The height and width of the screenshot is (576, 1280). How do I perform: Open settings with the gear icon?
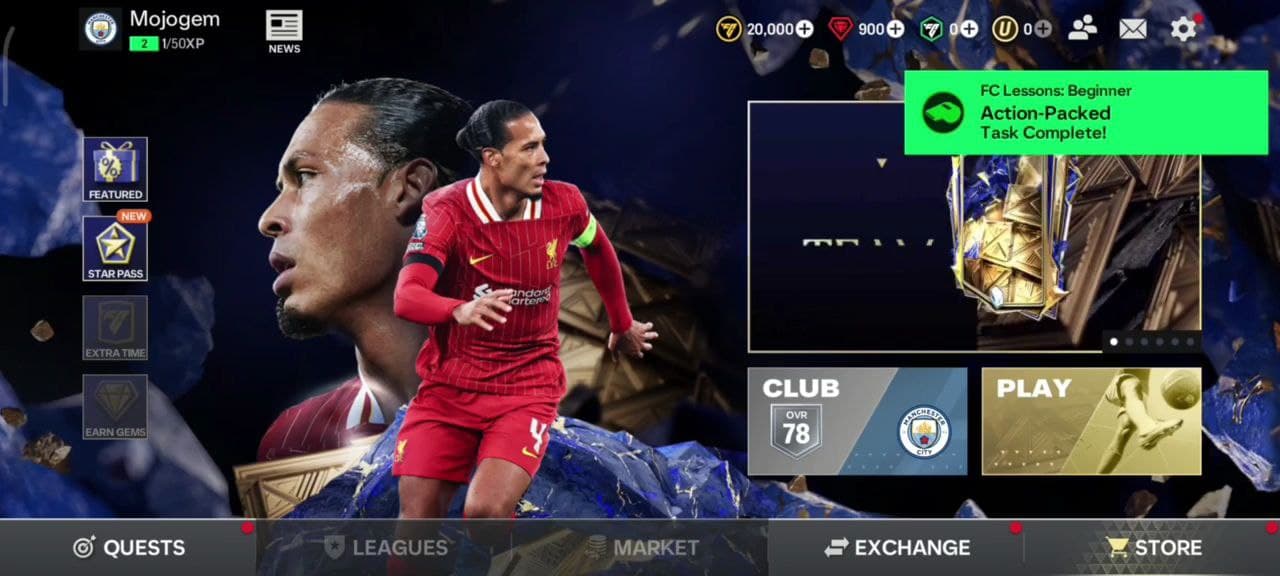(1183, 29)
